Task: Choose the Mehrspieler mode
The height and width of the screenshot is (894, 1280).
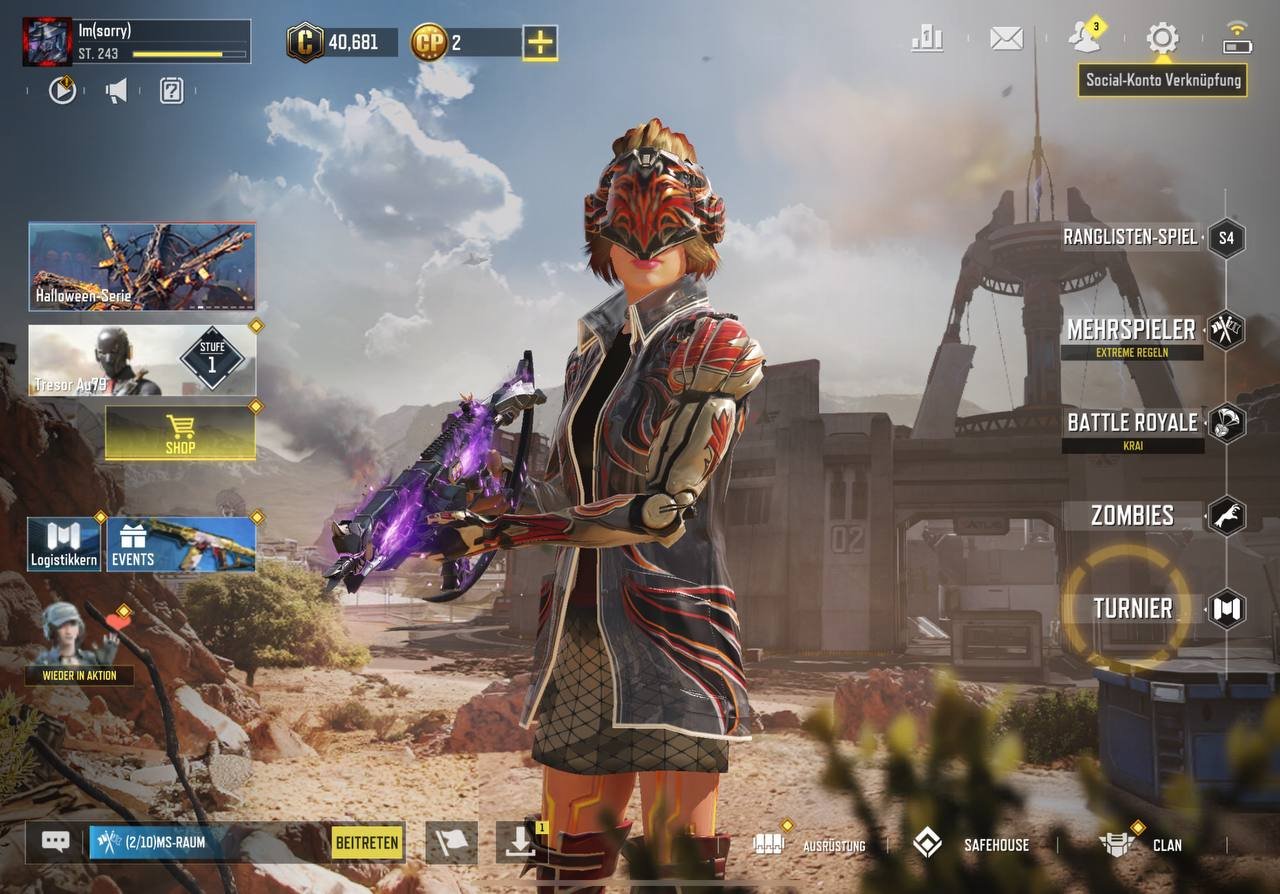Action: [x=1131, y=330]
